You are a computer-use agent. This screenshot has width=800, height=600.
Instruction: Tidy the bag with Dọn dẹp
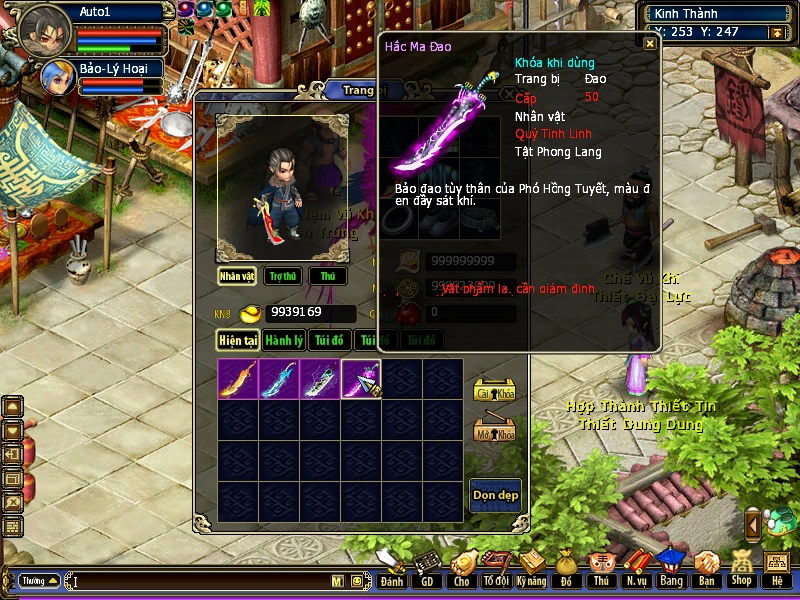click(x=495, y=496)
